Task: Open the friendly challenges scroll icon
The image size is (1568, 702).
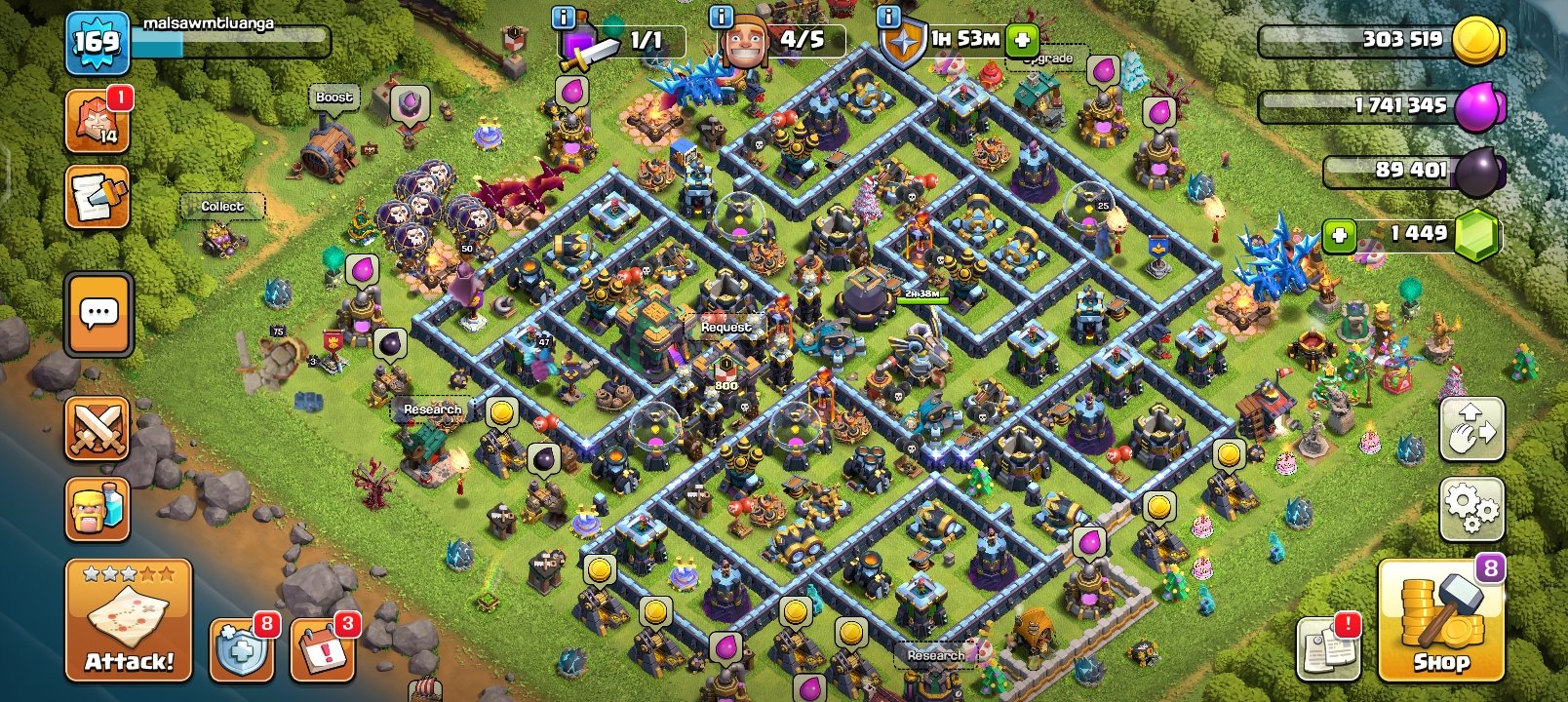Action: [96, 195]
